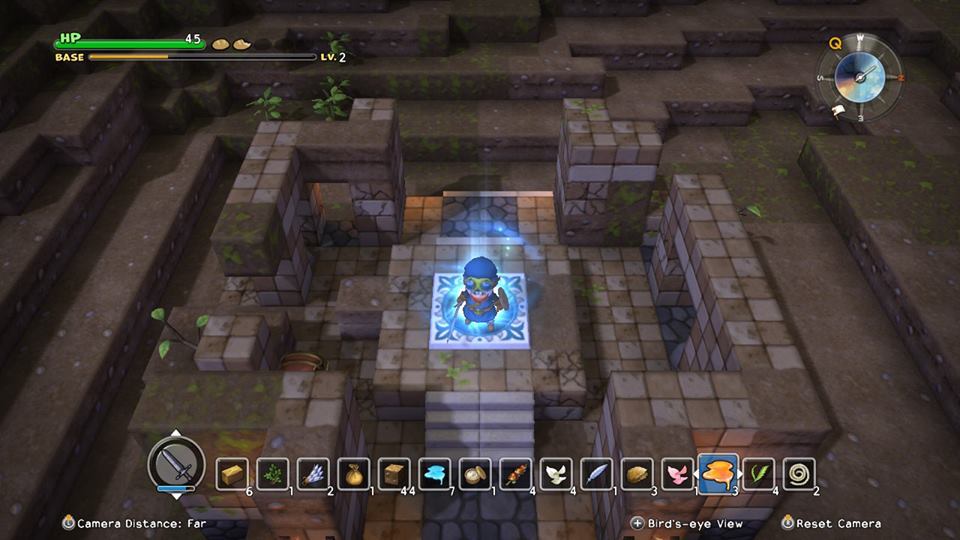Pick the brown sack hotbar slot
Screen dimensions: 960x540
tap(354, 474)
